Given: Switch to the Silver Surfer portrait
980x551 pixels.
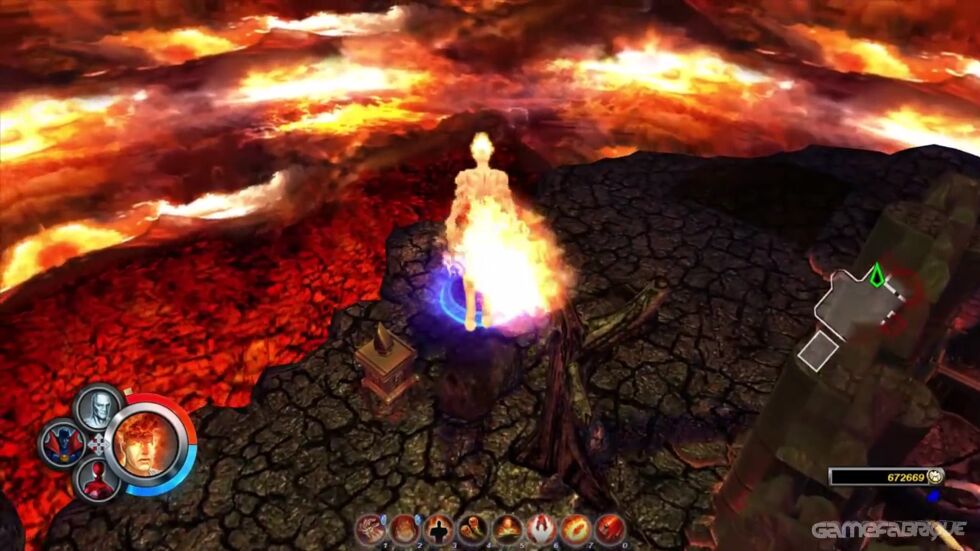Looking at the screenshot, I should pos(97,406).
